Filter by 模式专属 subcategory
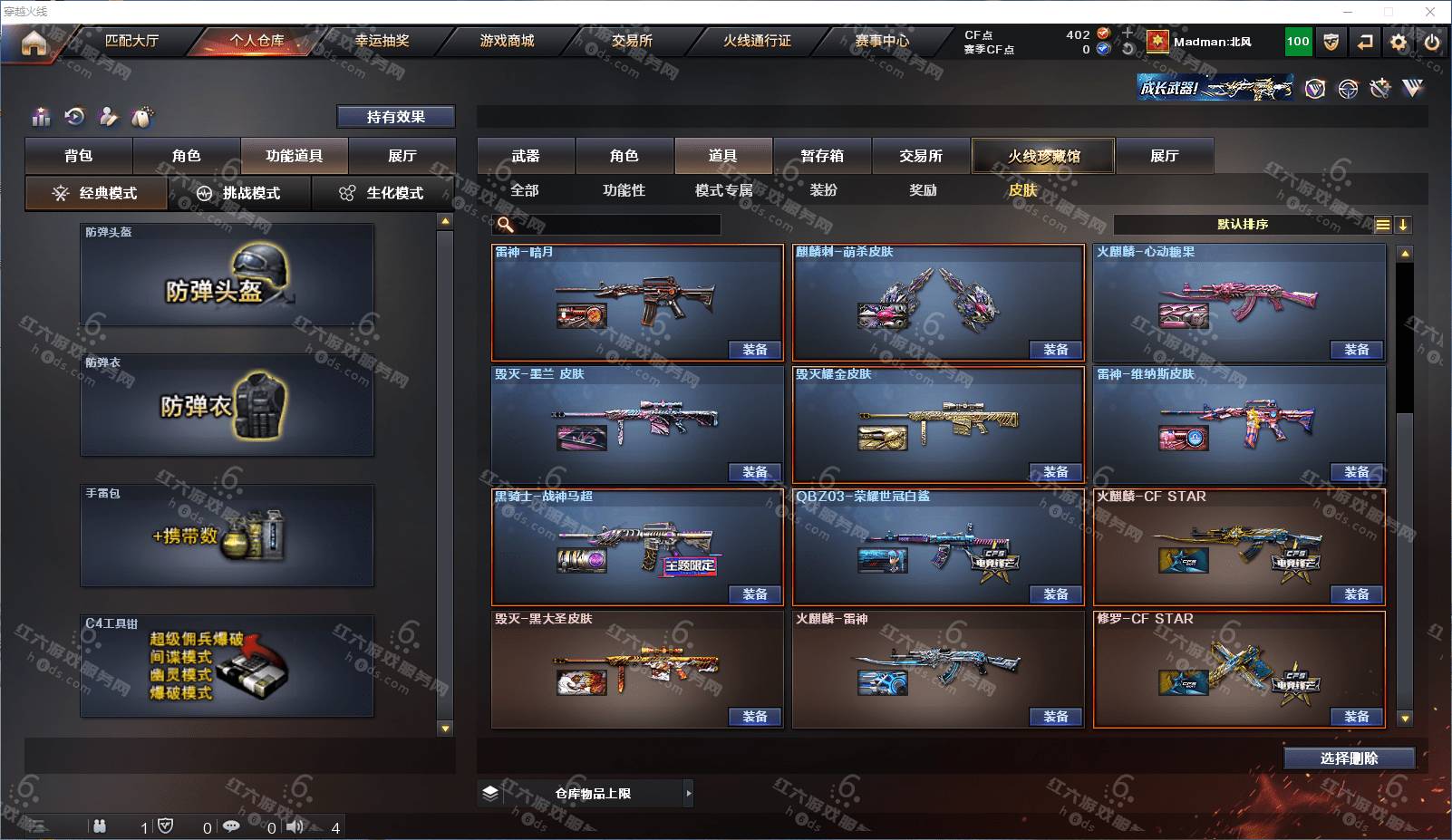The height and width of the screenshot is (840, 1452). [x=723, y=190]
